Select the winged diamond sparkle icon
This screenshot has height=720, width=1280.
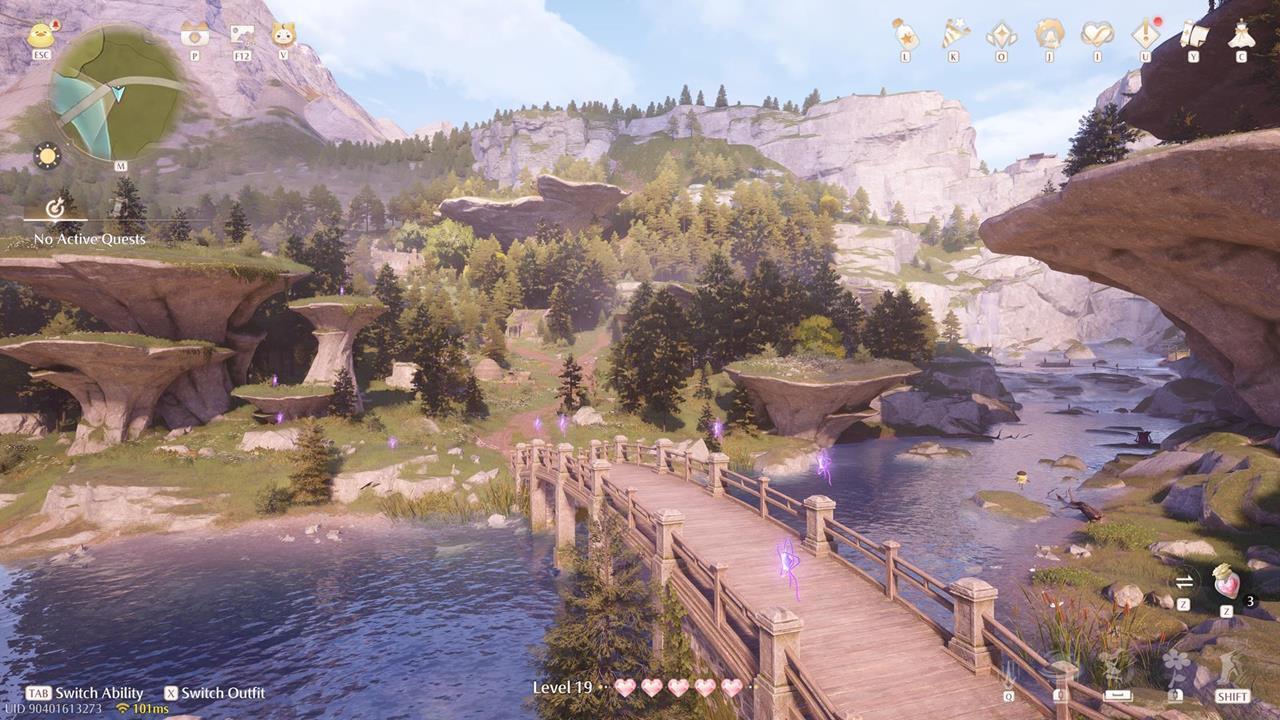[x=1001, y=35]
